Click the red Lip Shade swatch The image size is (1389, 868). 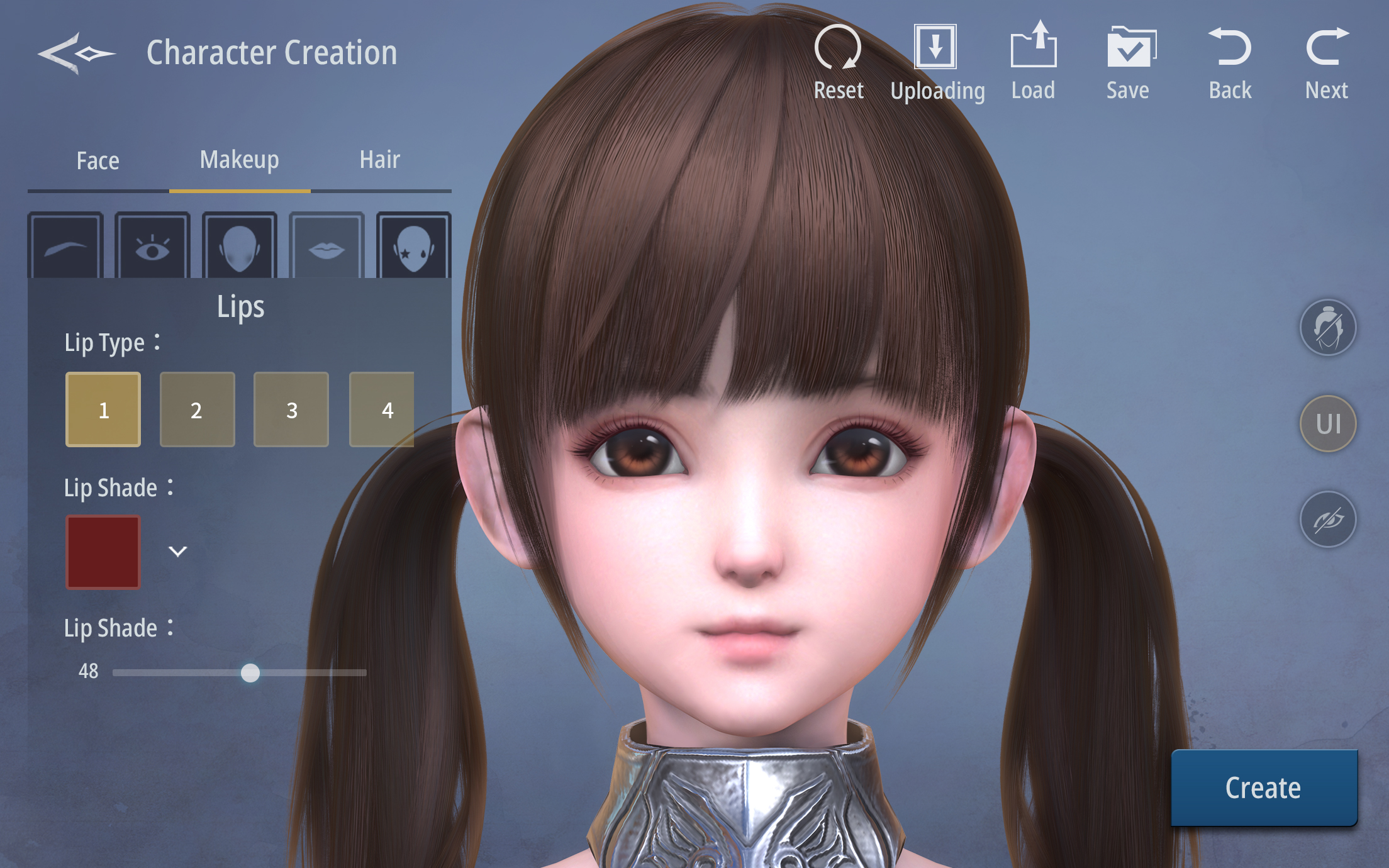coord(103,552)
